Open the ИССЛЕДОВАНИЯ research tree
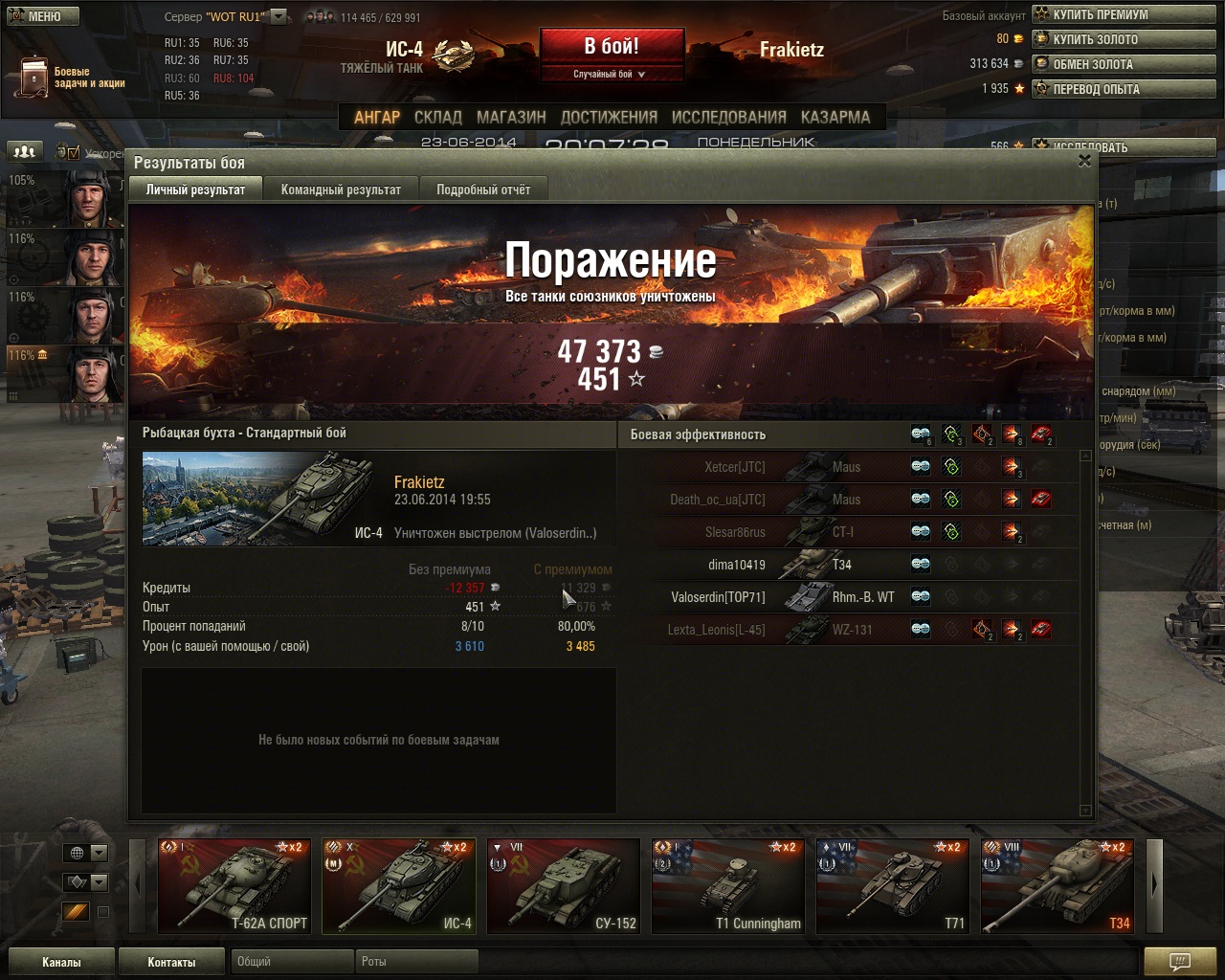 tap(728, 117)
